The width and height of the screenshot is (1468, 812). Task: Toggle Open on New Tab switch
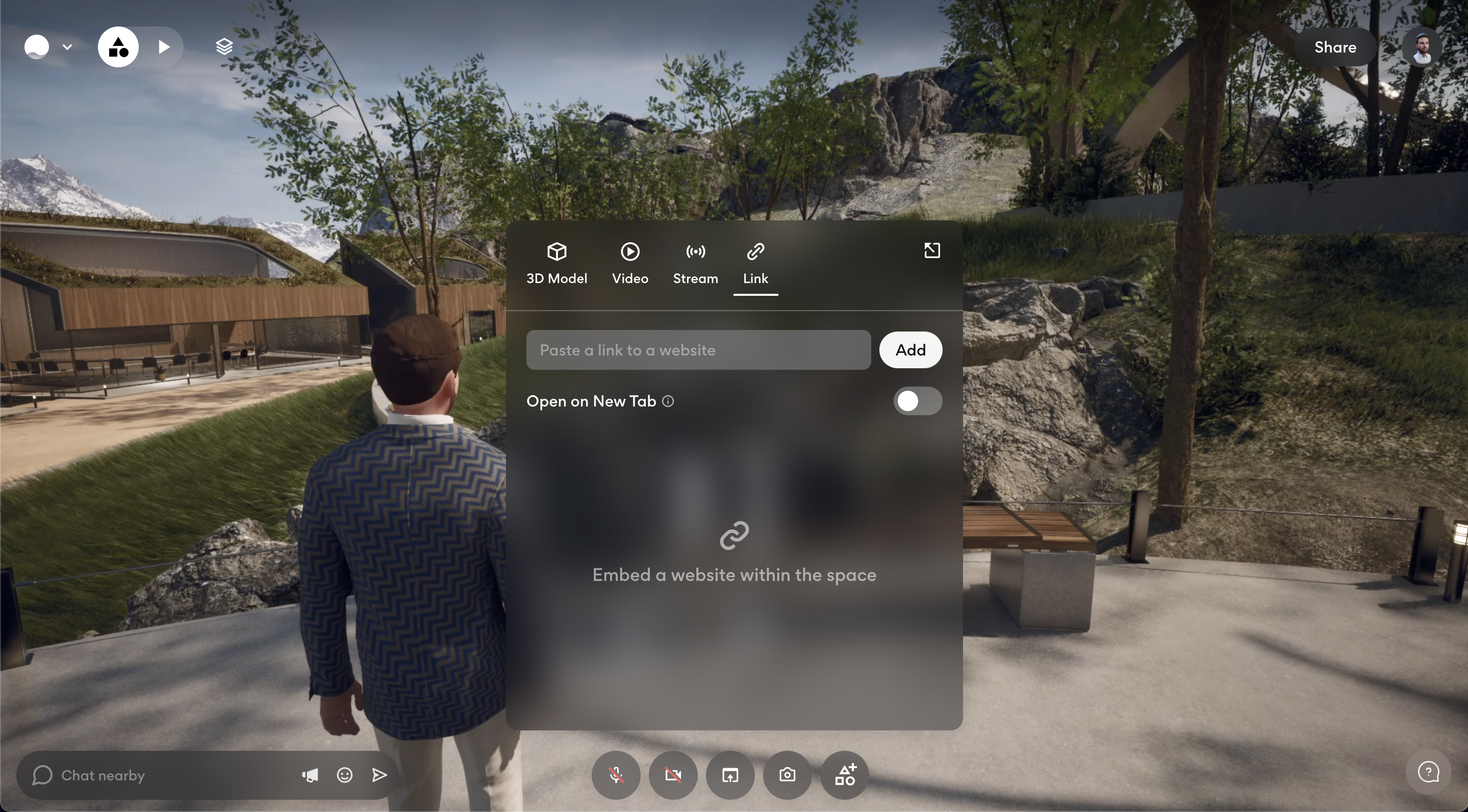coord(917,401)
